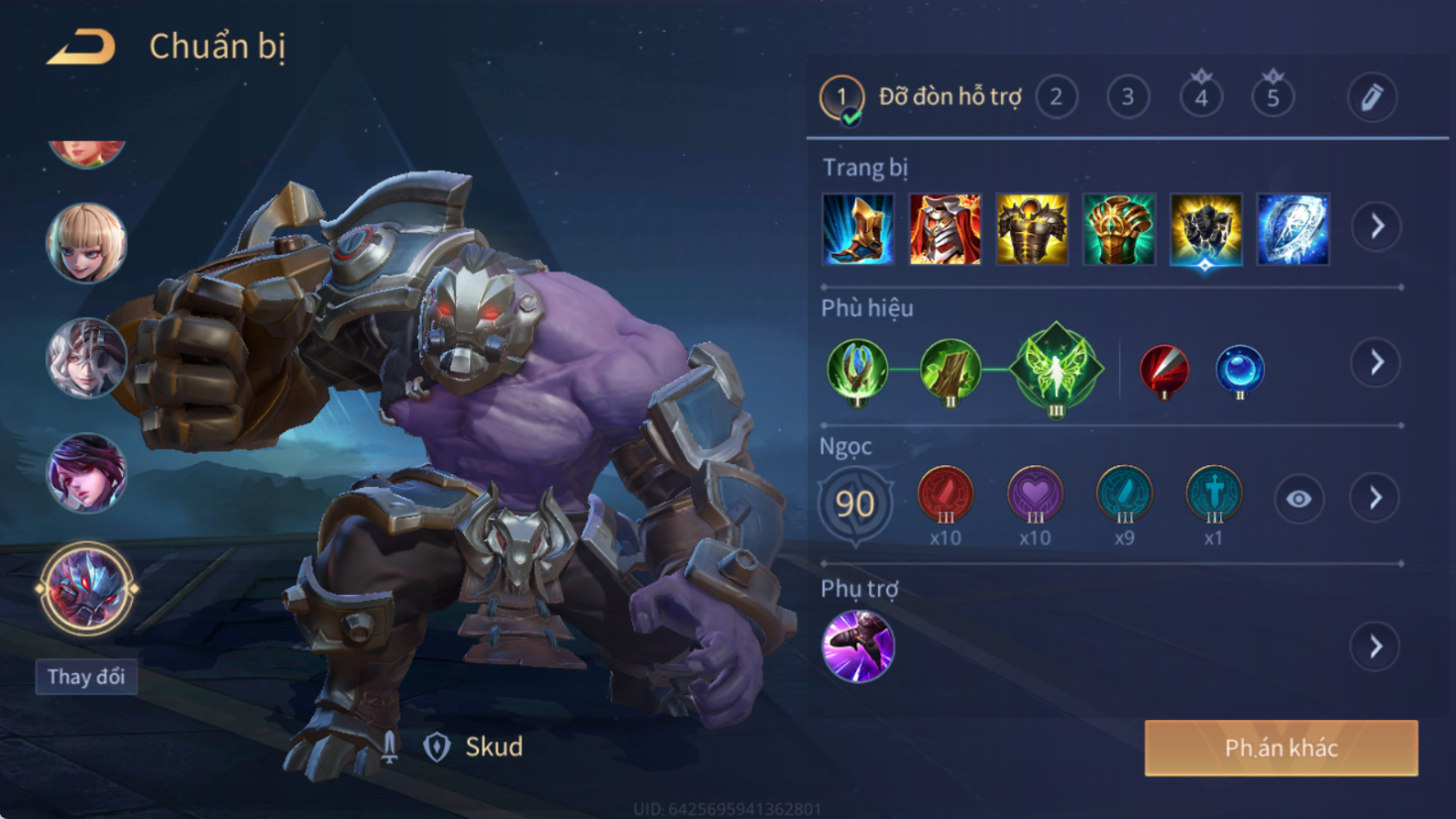Switch to loadout preset 2
The height and width of the screenshot is (819, 1456).
(1057, 97)
